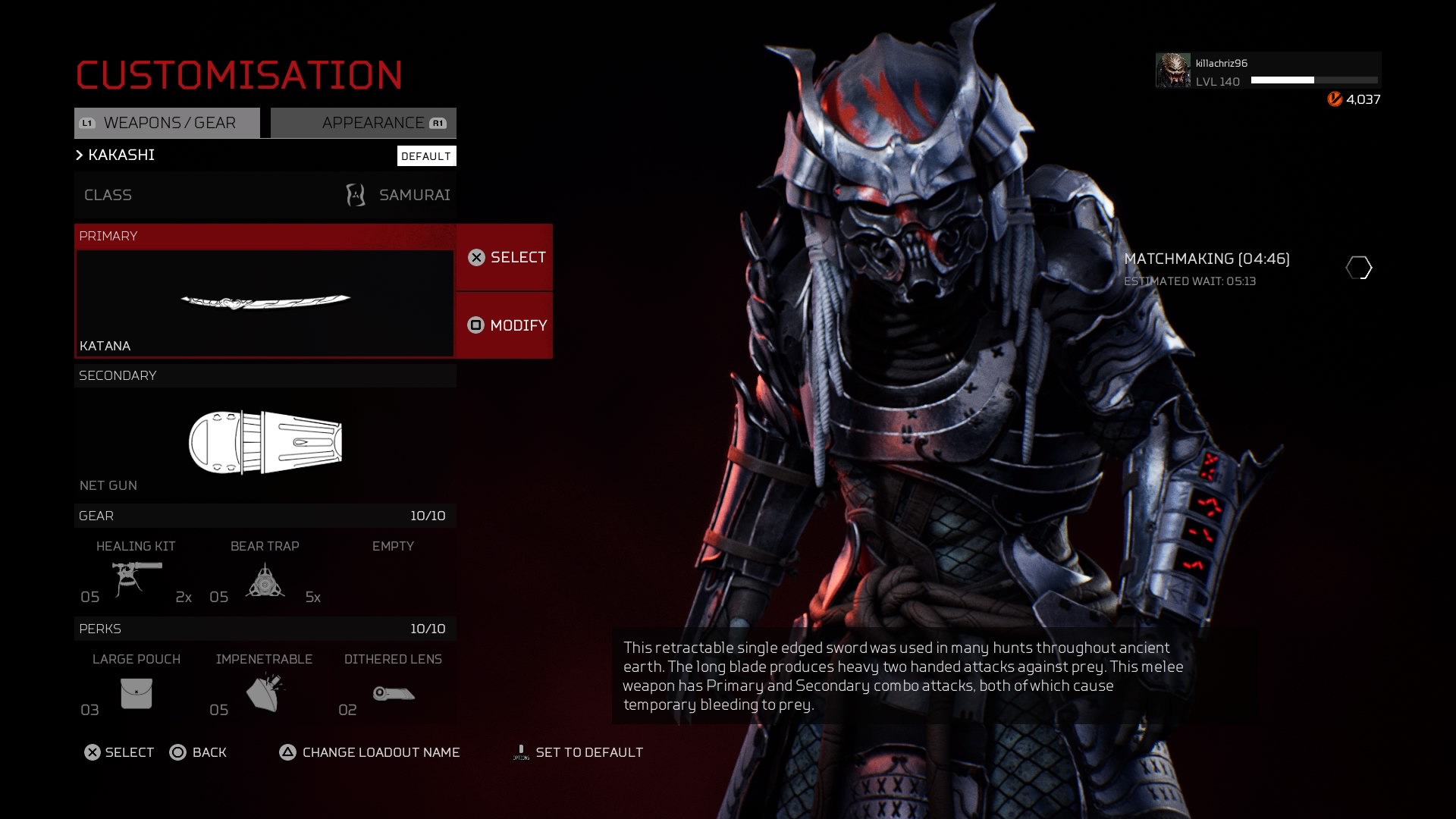Pick the Healing Kit gear slot
Image resolution: width=1456 pixels, height=819 pixels.
coord(136,573)
